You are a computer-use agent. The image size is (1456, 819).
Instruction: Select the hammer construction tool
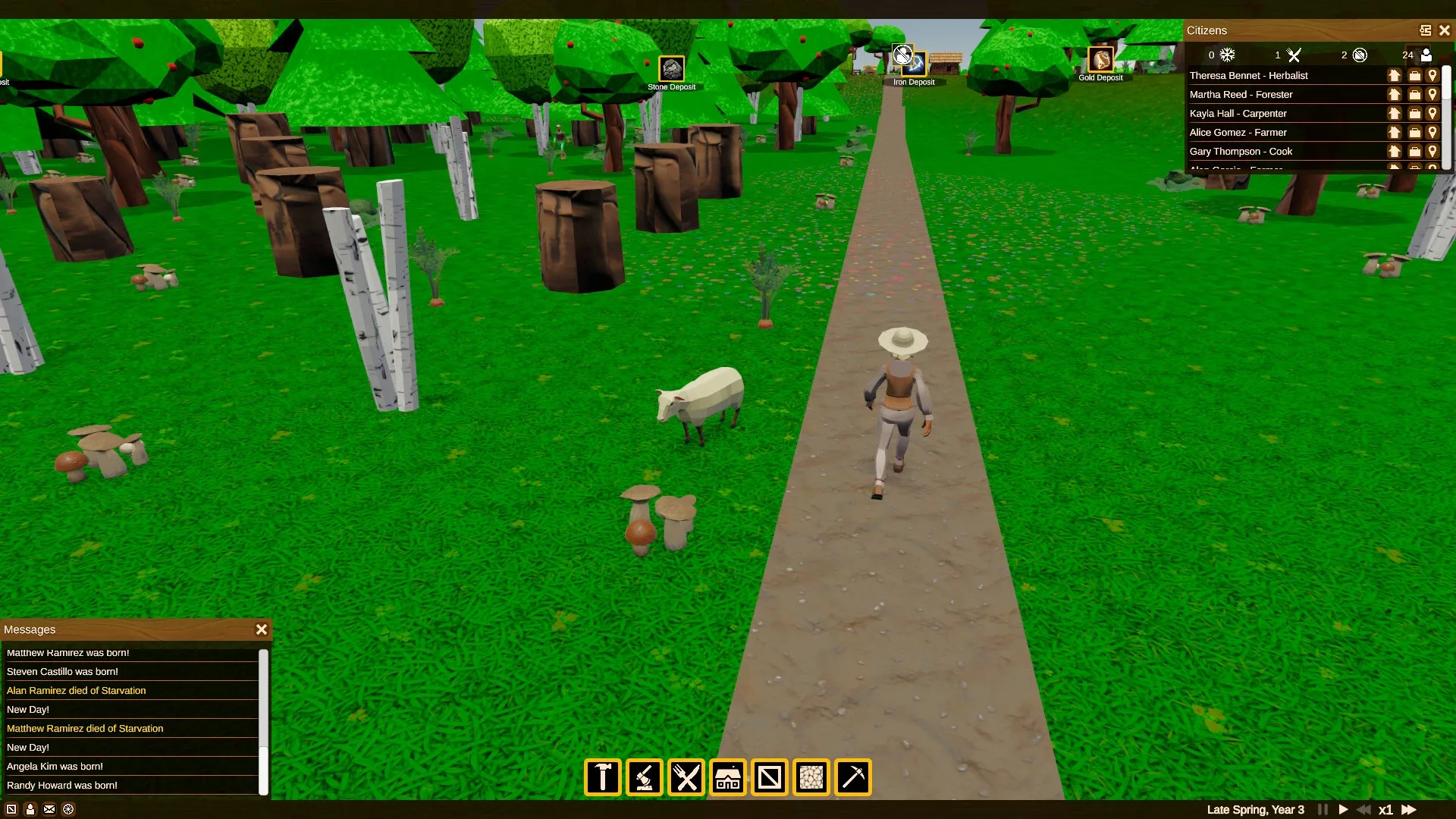(601, 777)
